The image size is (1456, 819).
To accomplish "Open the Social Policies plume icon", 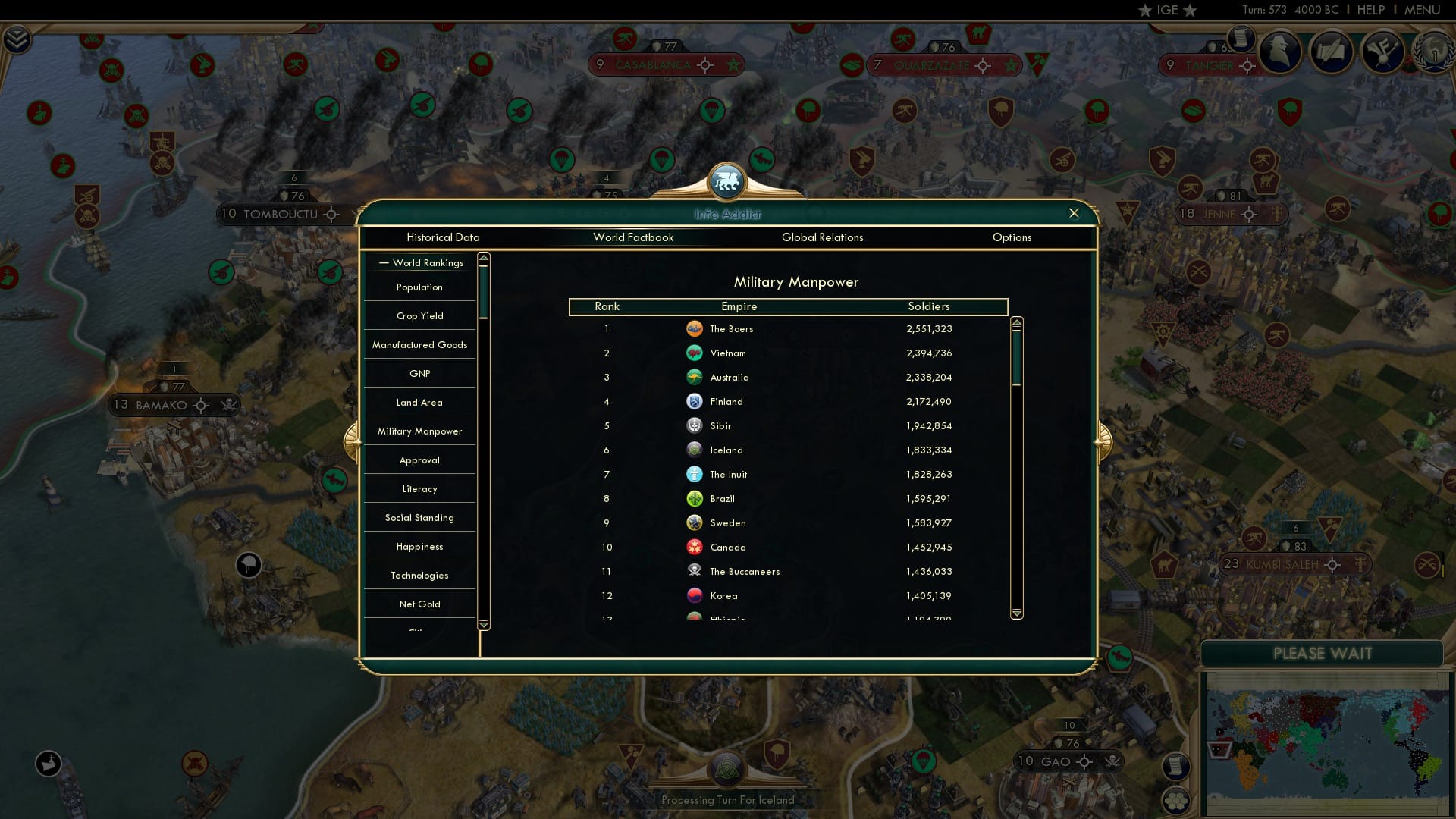I will [x=1382, y=53].
